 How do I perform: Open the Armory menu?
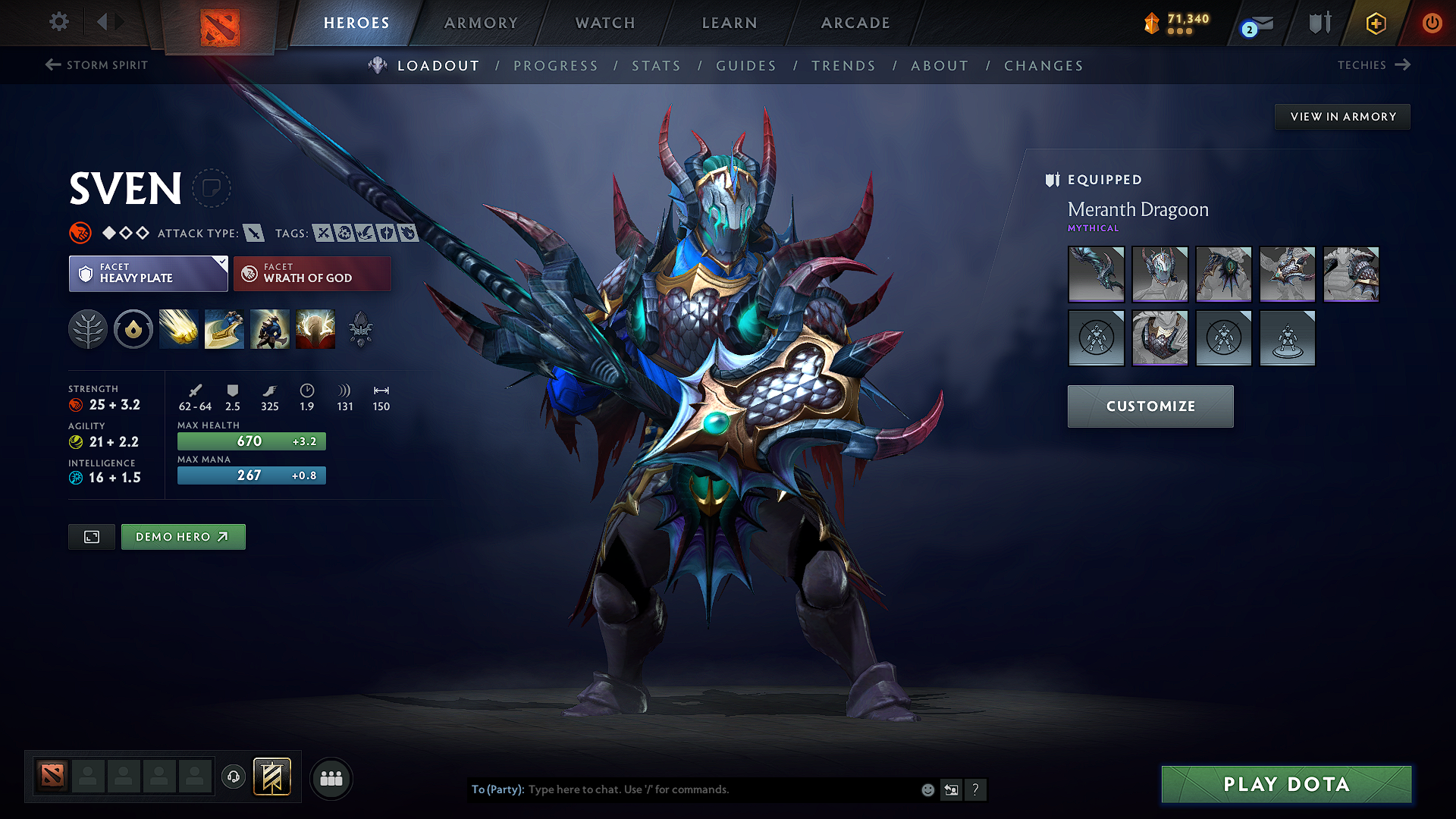[481, 23]
